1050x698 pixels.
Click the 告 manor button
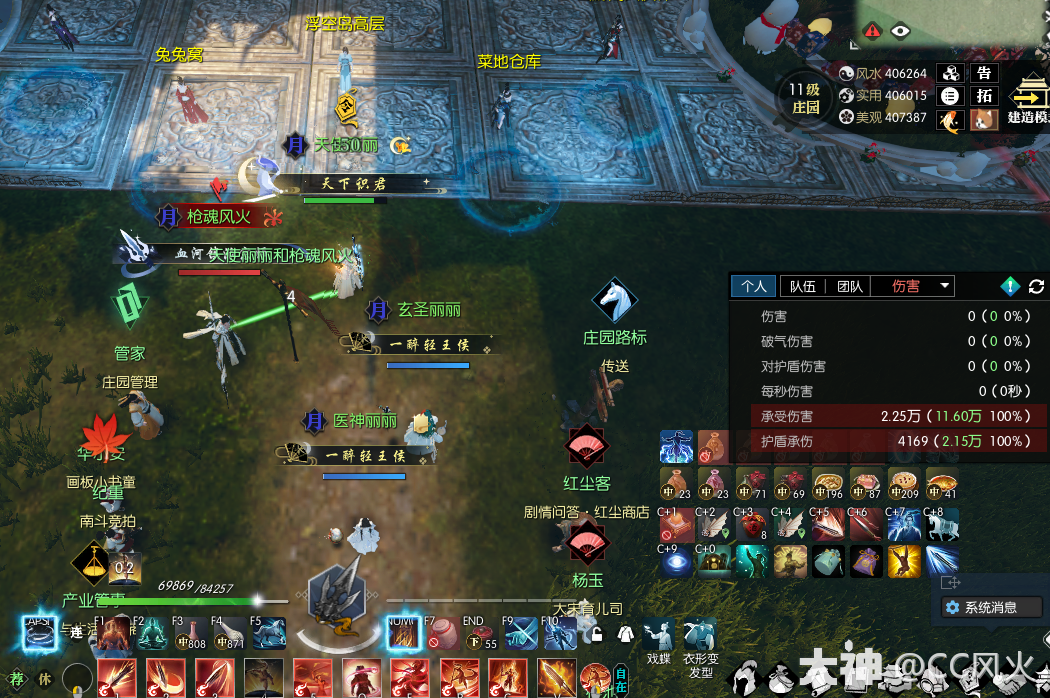point(985,73)
